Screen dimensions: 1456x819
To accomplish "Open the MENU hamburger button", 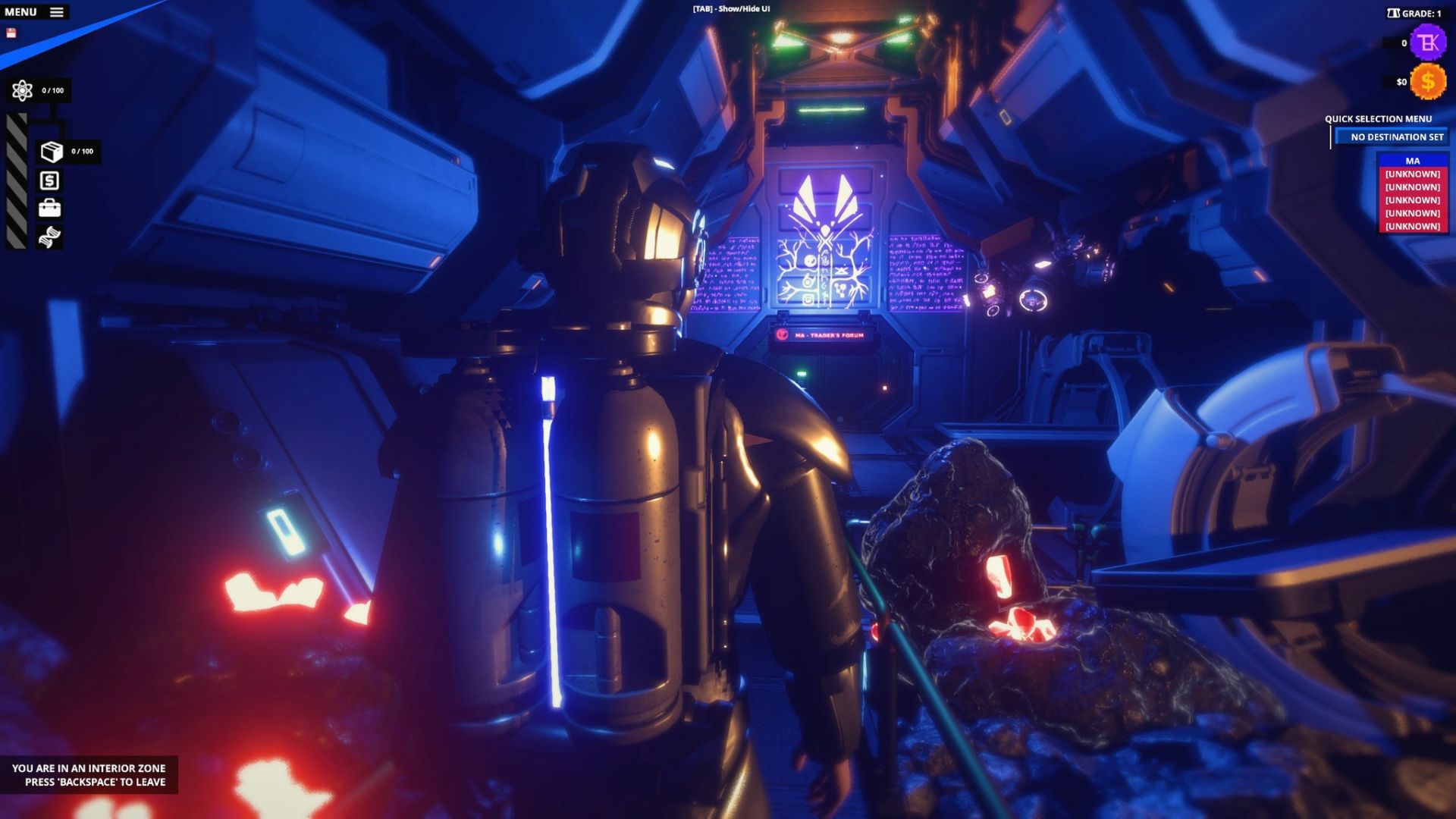I will [x=56, y=12].
